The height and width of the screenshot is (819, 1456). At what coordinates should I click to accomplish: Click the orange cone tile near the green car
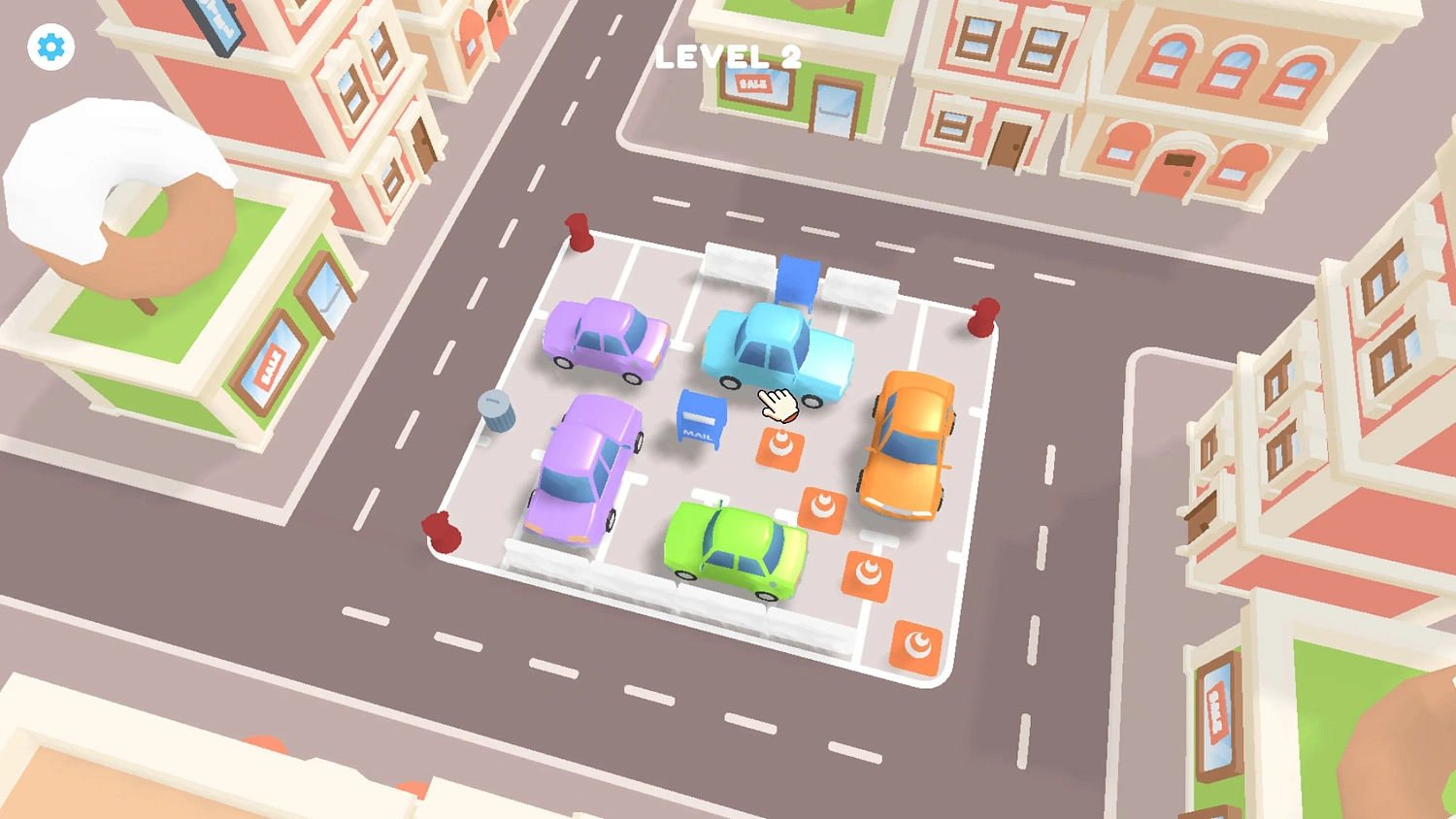[867, 575]
